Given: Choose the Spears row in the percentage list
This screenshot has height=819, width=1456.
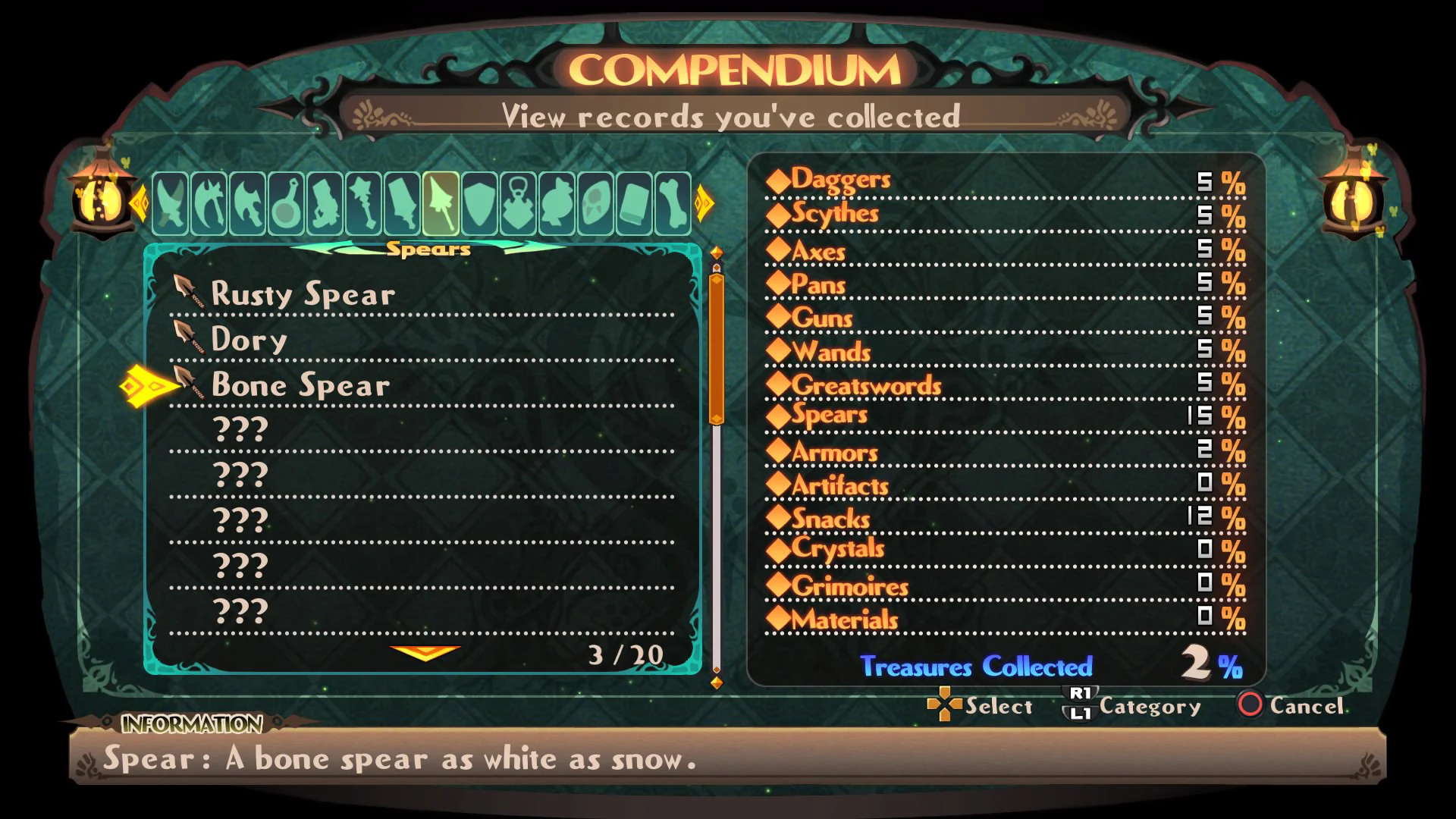Looking at the screenshot, I should pos(830,415).
